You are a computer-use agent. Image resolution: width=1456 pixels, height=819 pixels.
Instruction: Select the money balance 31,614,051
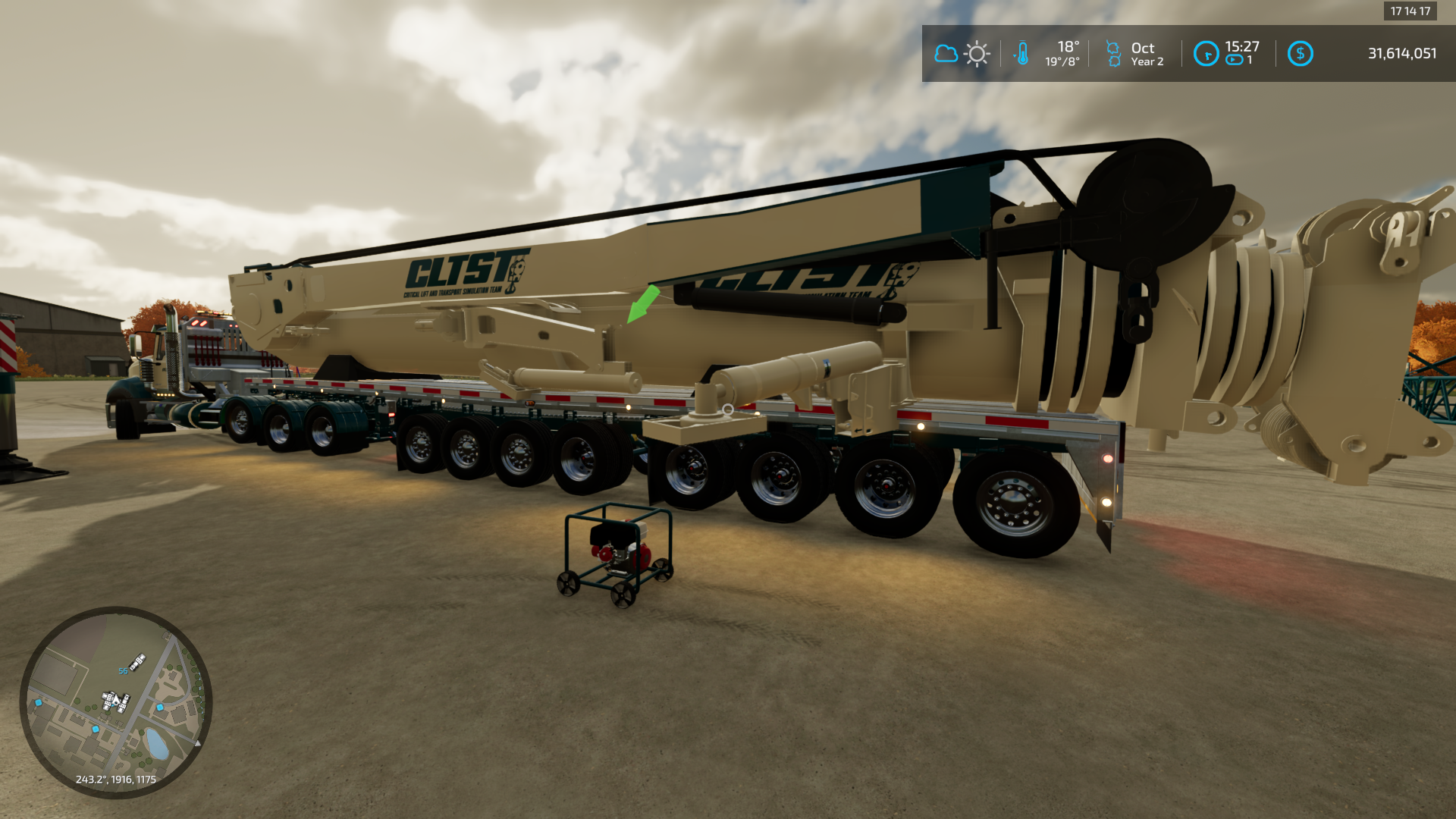(x=1403, y=53)
